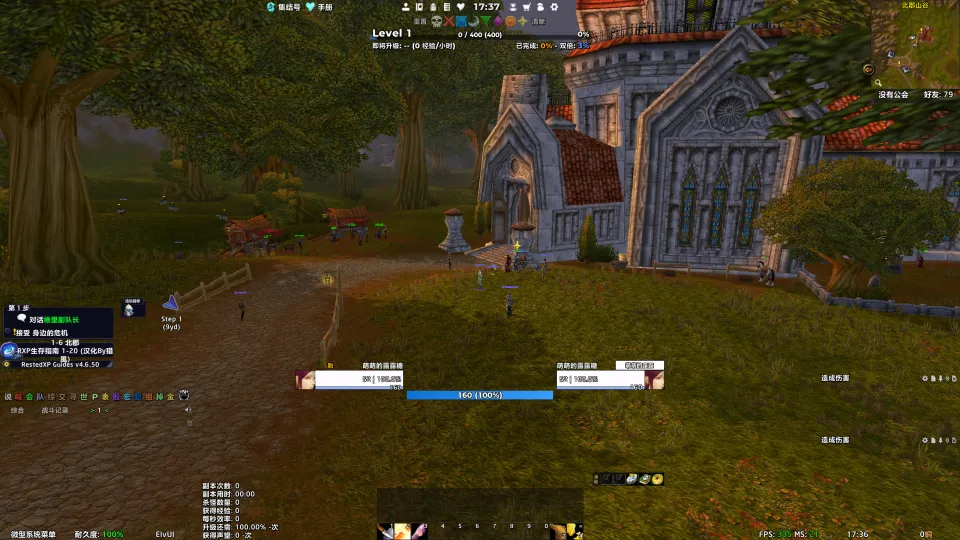Image resolution: width=960 pixels, height=540 pixels.
Task: Choose the green triangle raid marker
Action: [486, 20]
